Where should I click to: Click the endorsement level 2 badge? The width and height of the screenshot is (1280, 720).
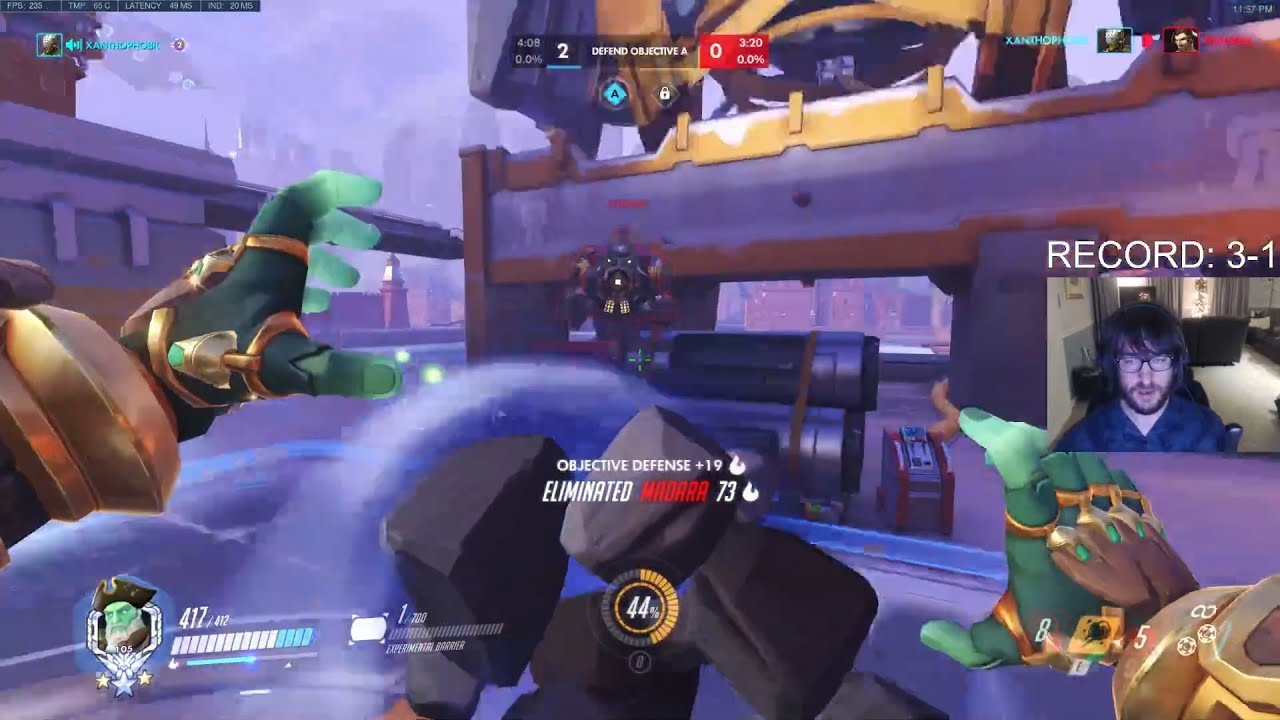point(180,44)
